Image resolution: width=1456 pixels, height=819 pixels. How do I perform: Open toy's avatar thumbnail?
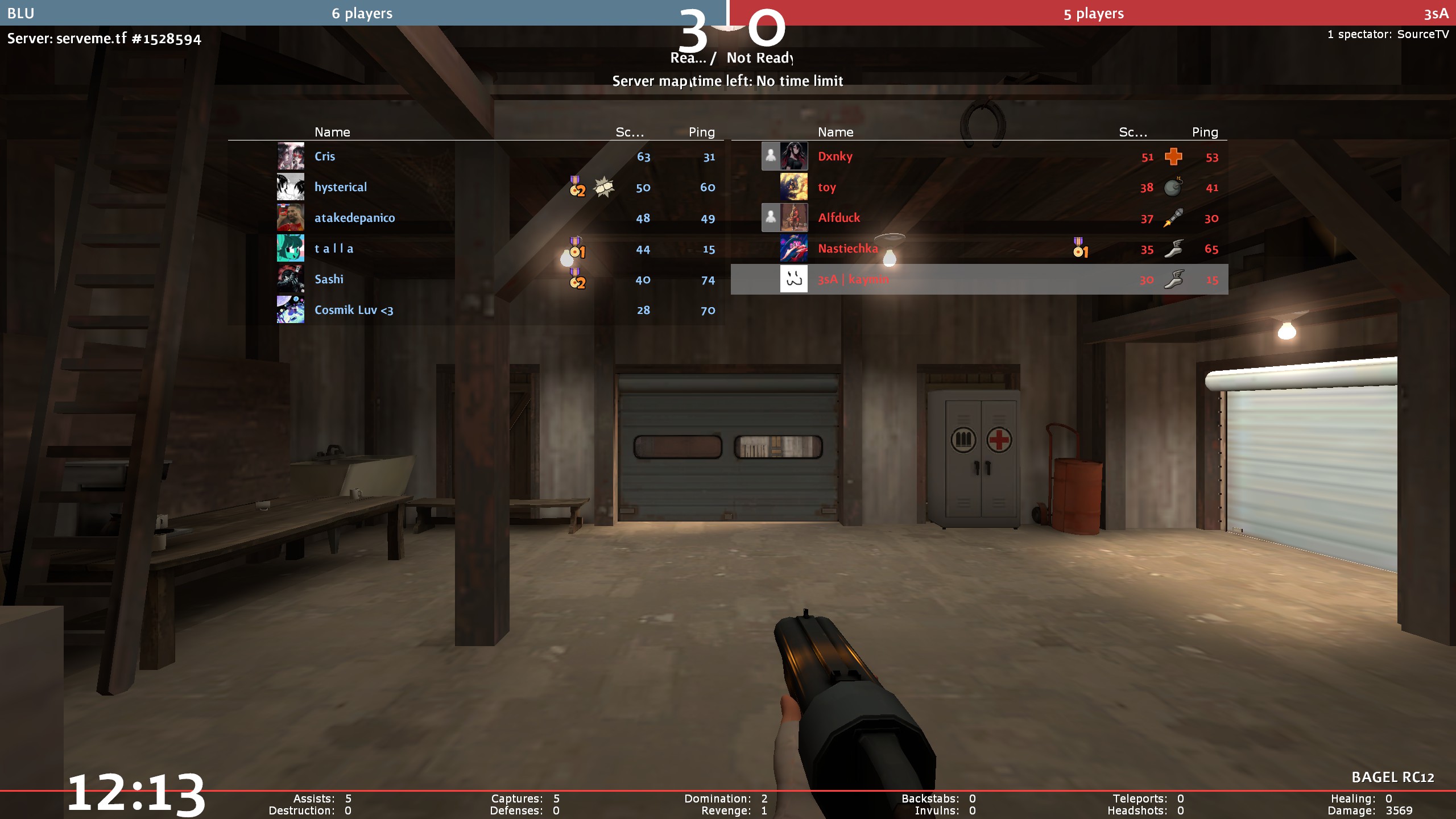[x=794, y=187]
